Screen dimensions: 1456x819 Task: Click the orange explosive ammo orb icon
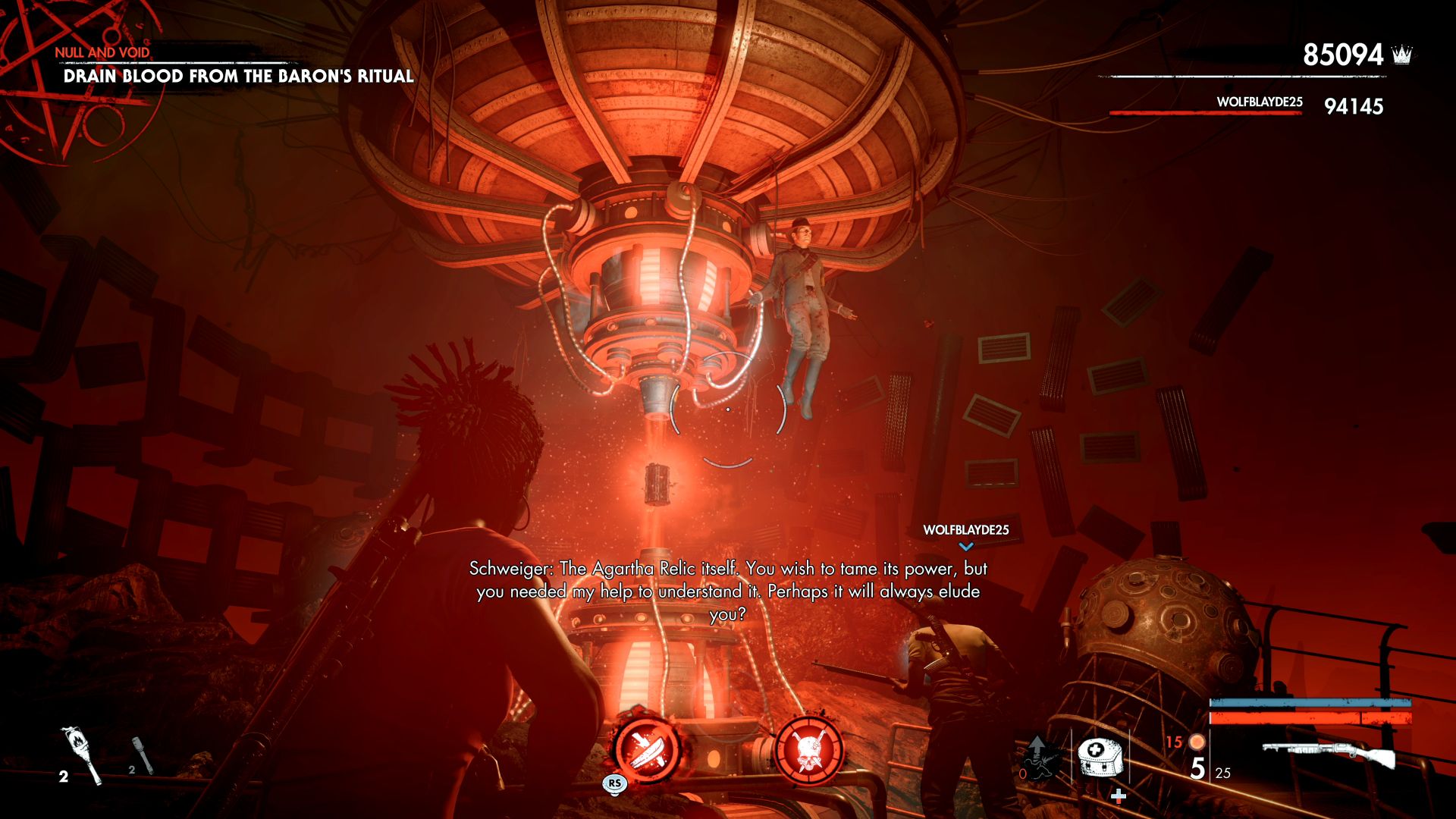pos(1197,742)
